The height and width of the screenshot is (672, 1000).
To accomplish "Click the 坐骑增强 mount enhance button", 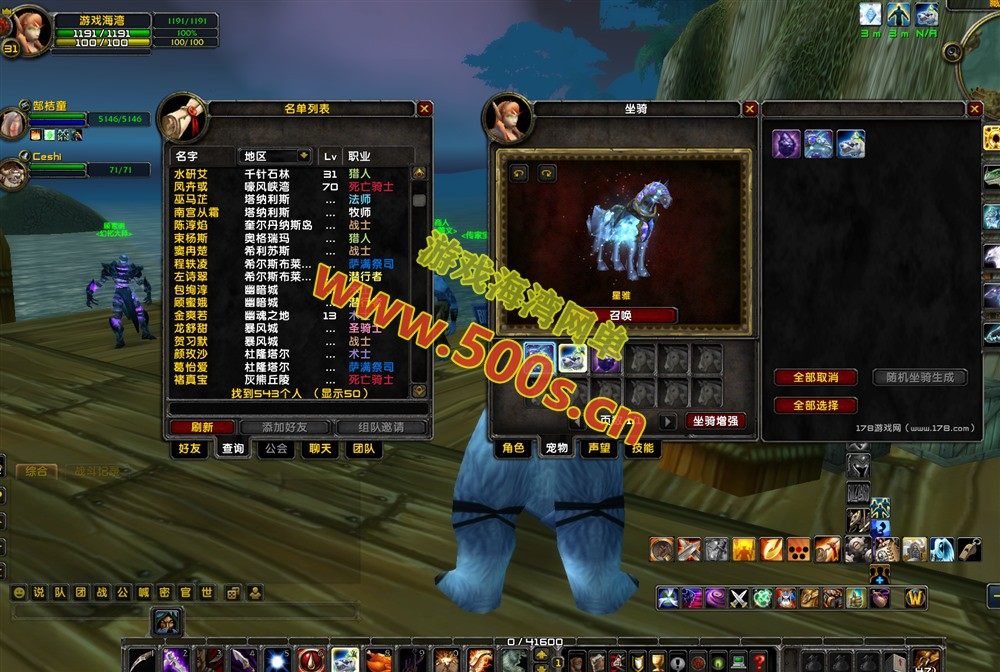I will coord(716,421).
